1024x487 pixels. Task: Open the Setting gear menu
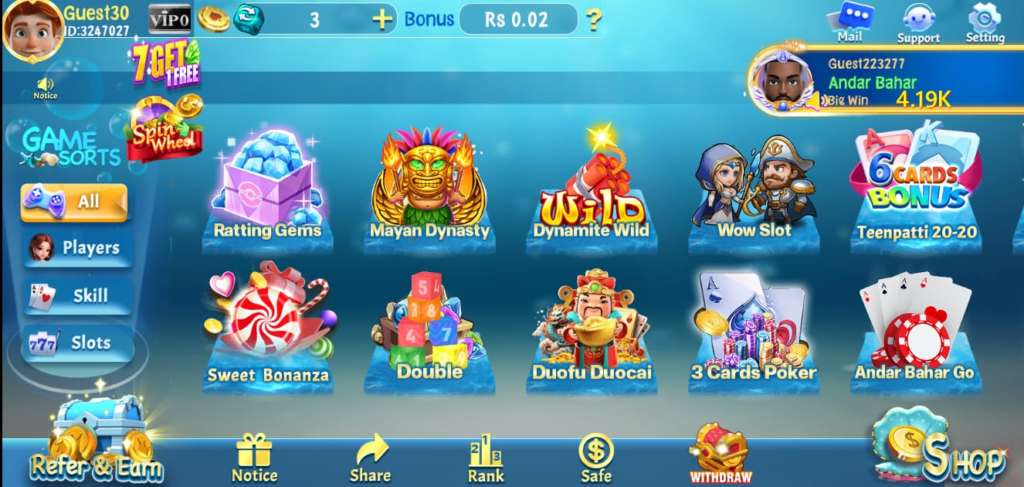click(985, 22)
